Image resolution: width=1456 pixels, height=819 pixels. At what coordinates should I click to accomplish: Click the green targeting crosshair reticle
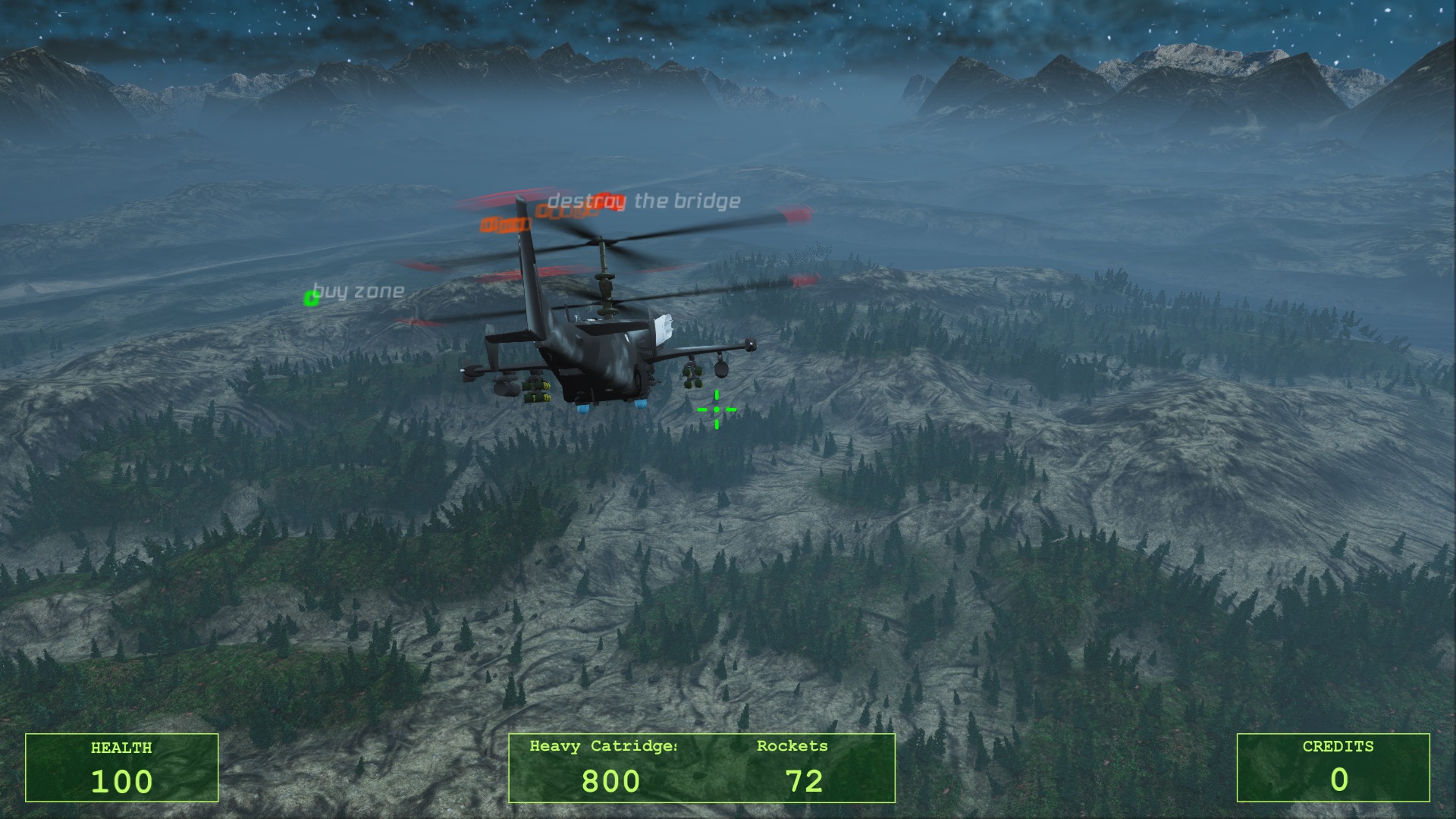coord(717,409)
